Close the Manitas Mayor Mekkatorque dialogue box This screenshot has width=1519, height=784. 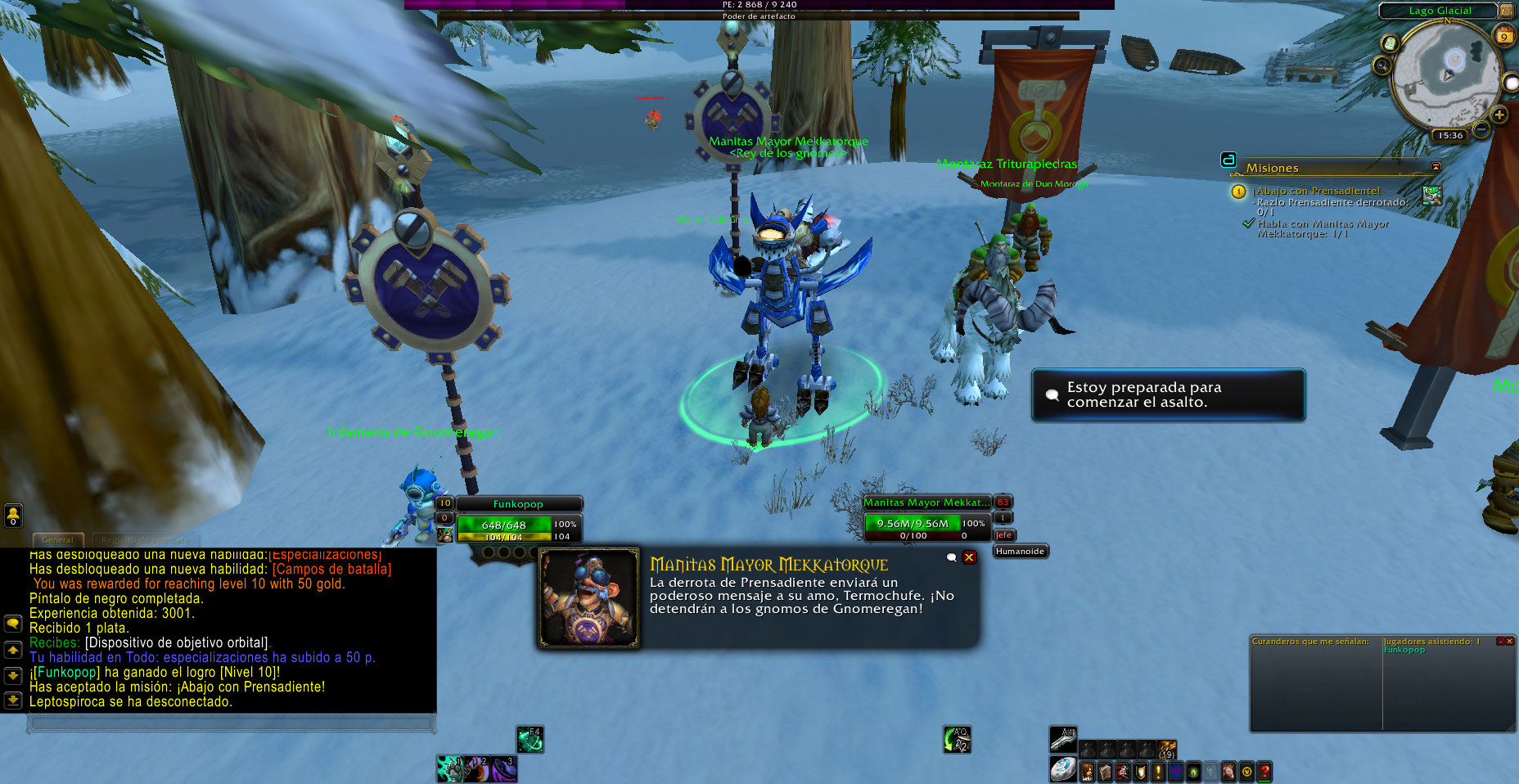(x=969, y=557)
